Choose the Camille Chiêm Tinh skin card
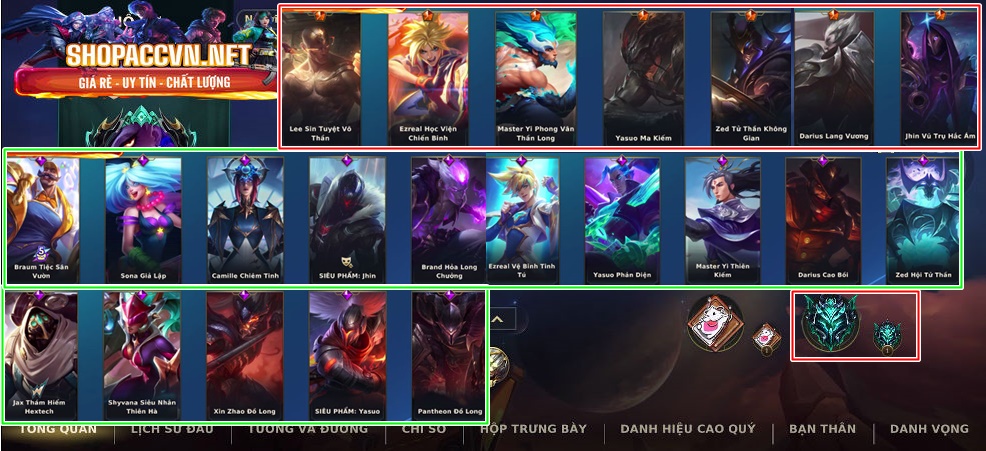This screenshot has width=986, height=451. click(245, 218)
